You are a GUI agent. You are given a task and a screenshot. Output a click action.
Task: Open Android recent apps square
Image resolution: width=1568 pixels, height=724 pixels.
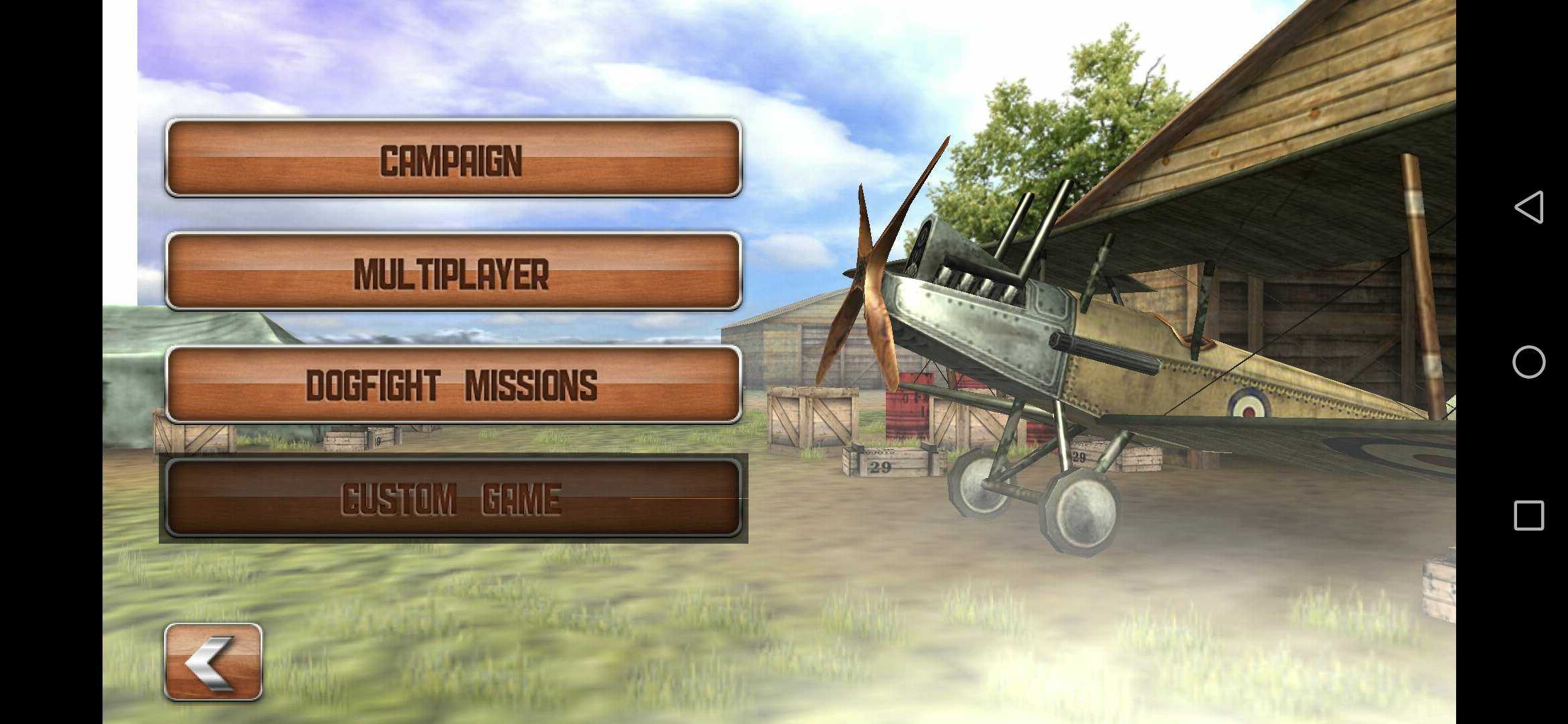pos(1529,516)
